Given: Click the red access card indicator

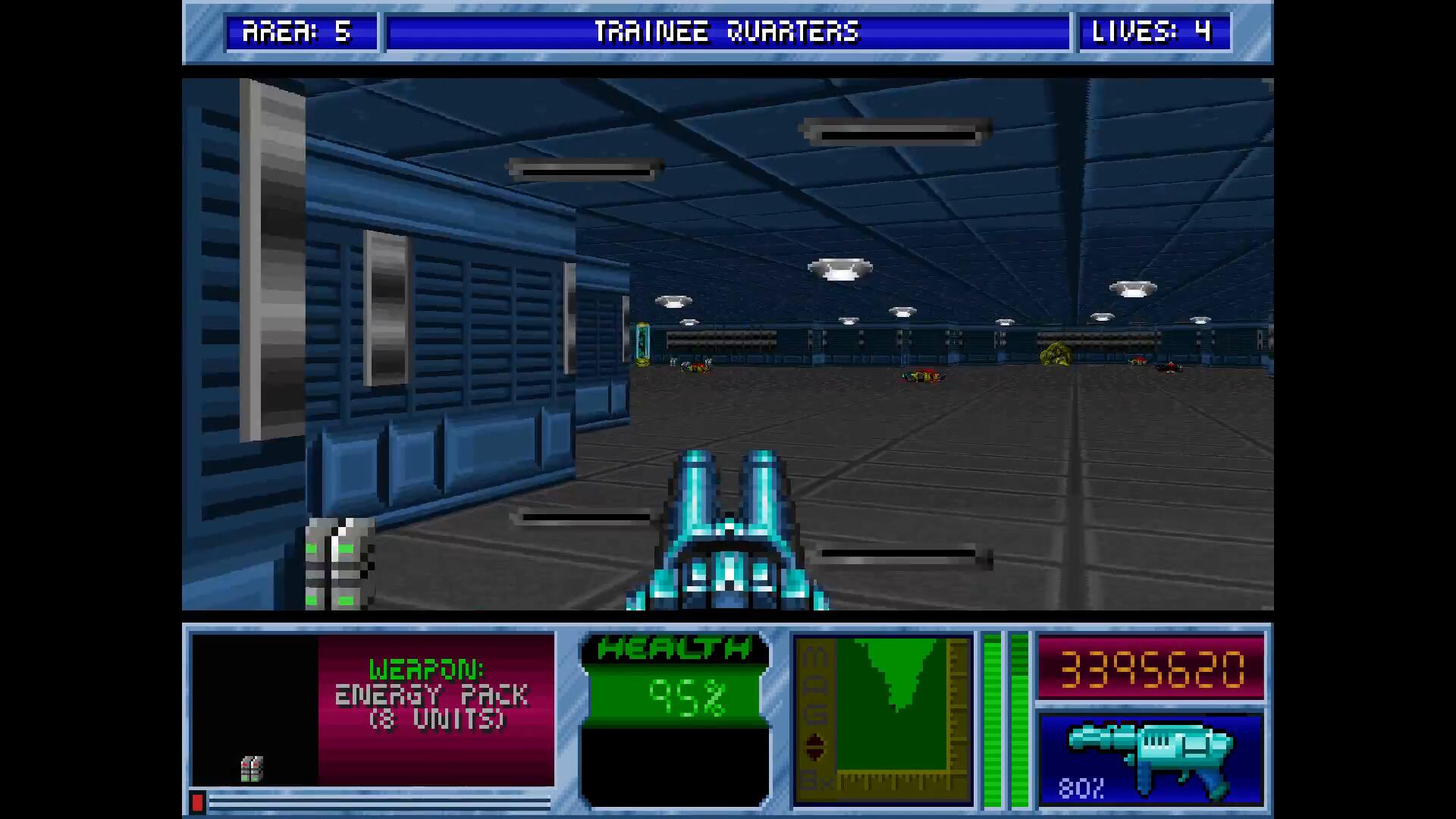Looking at the screenshot, I should [197, 802].
